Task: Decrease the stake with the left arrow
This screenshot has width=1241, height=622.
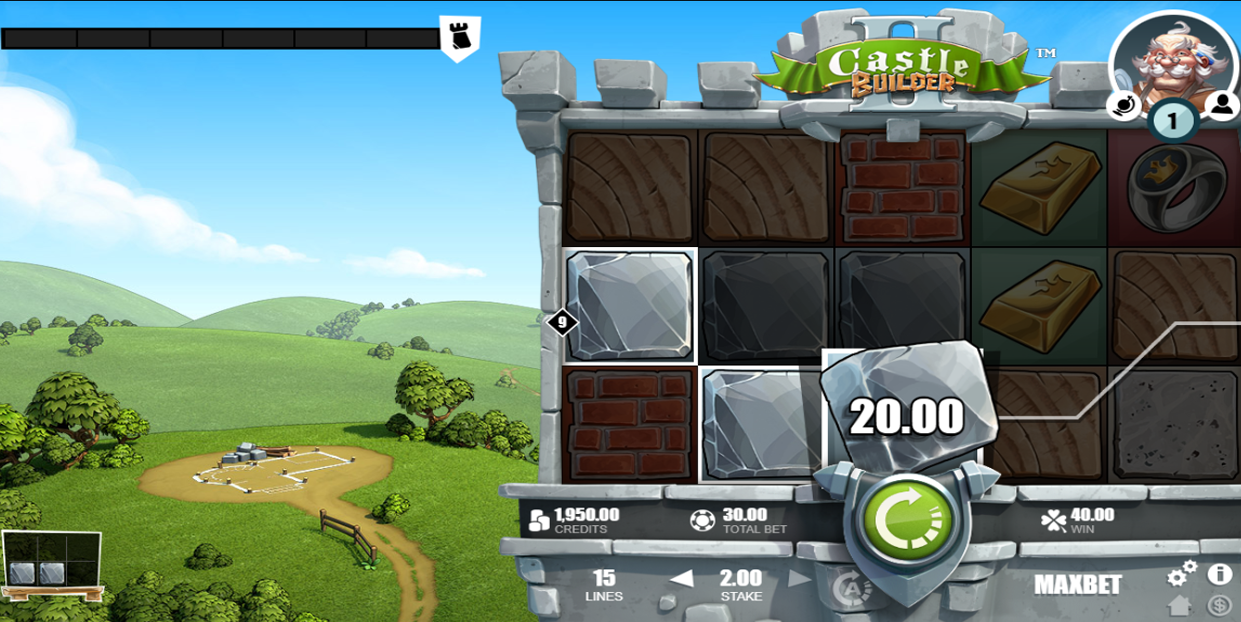Action: 681,579
